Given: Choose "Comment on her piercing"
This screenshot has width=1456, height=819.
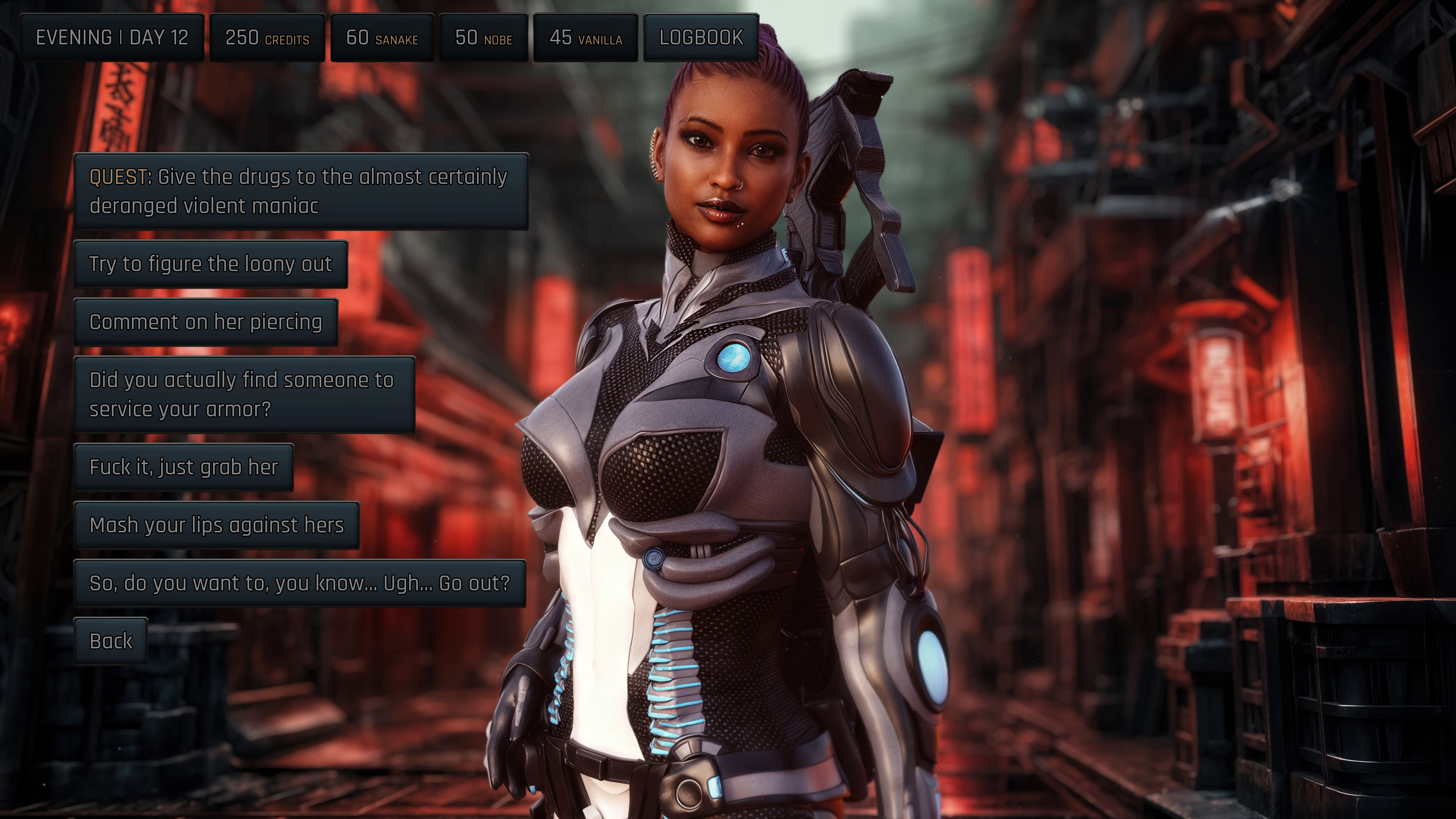Looking at the screenshot, I should click(x=206, y=322).
